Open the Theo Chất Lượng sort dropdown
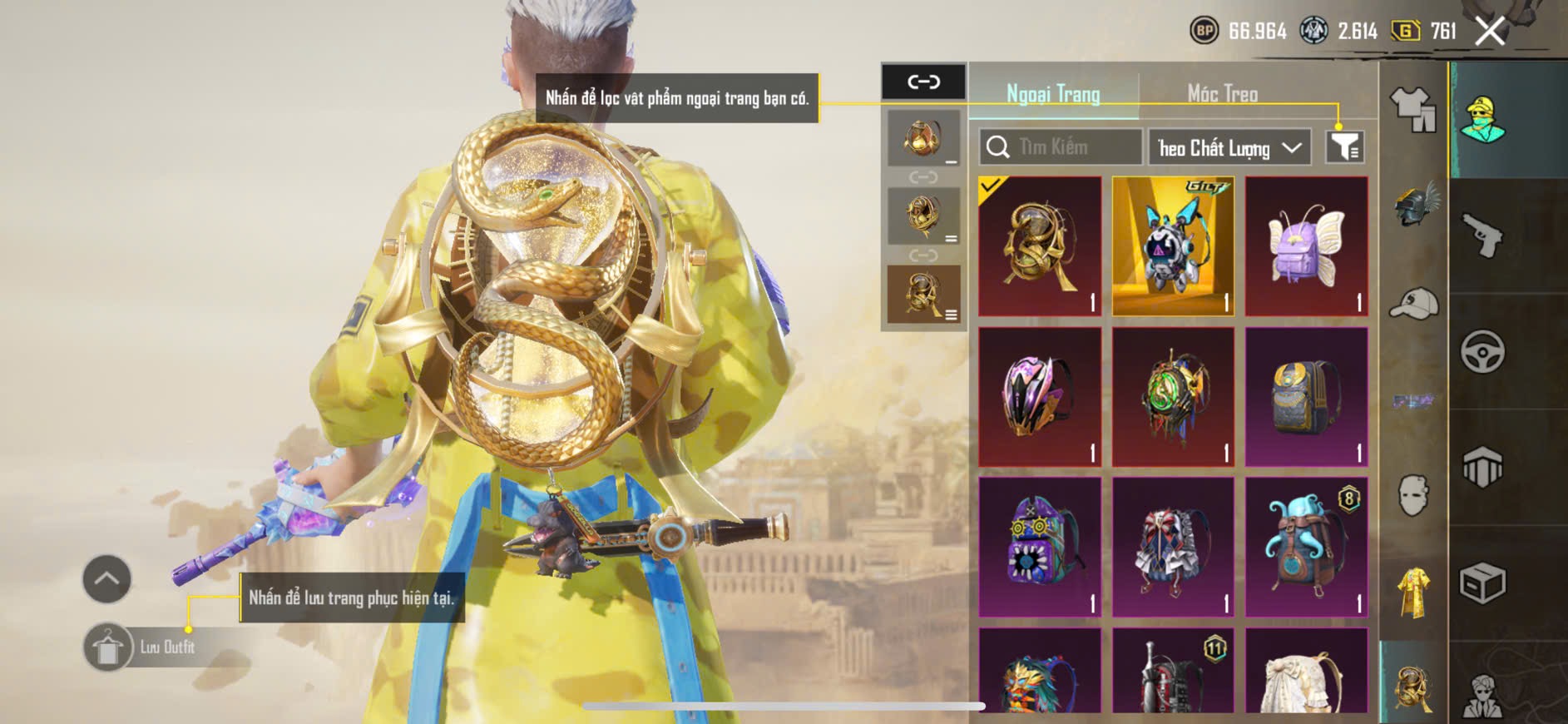The image size is (1568, 724). click(1229, 148)
